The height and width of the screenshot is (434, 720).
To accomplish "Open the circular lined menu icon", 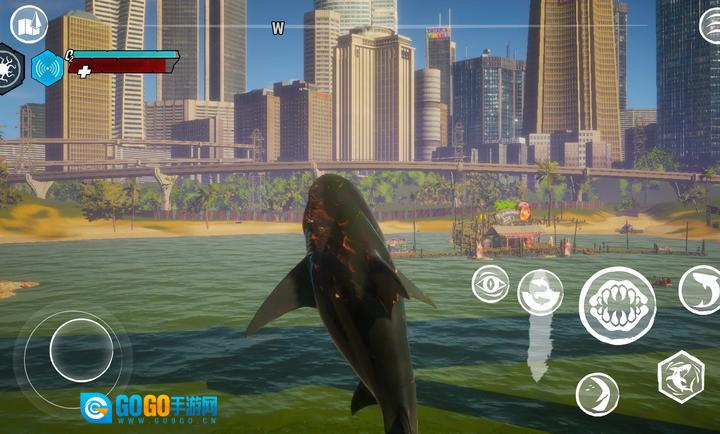I will (x=710, y=24).
